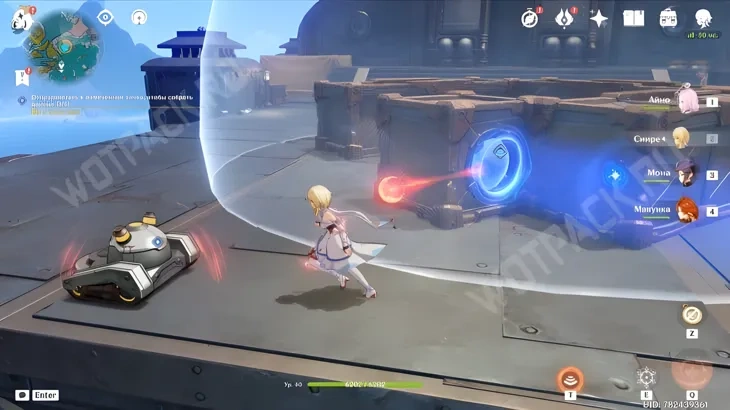The width and height of the screenshot is (730, 410).
Task: Open the battle pass flame icon
Action: (x=565, y=17)
